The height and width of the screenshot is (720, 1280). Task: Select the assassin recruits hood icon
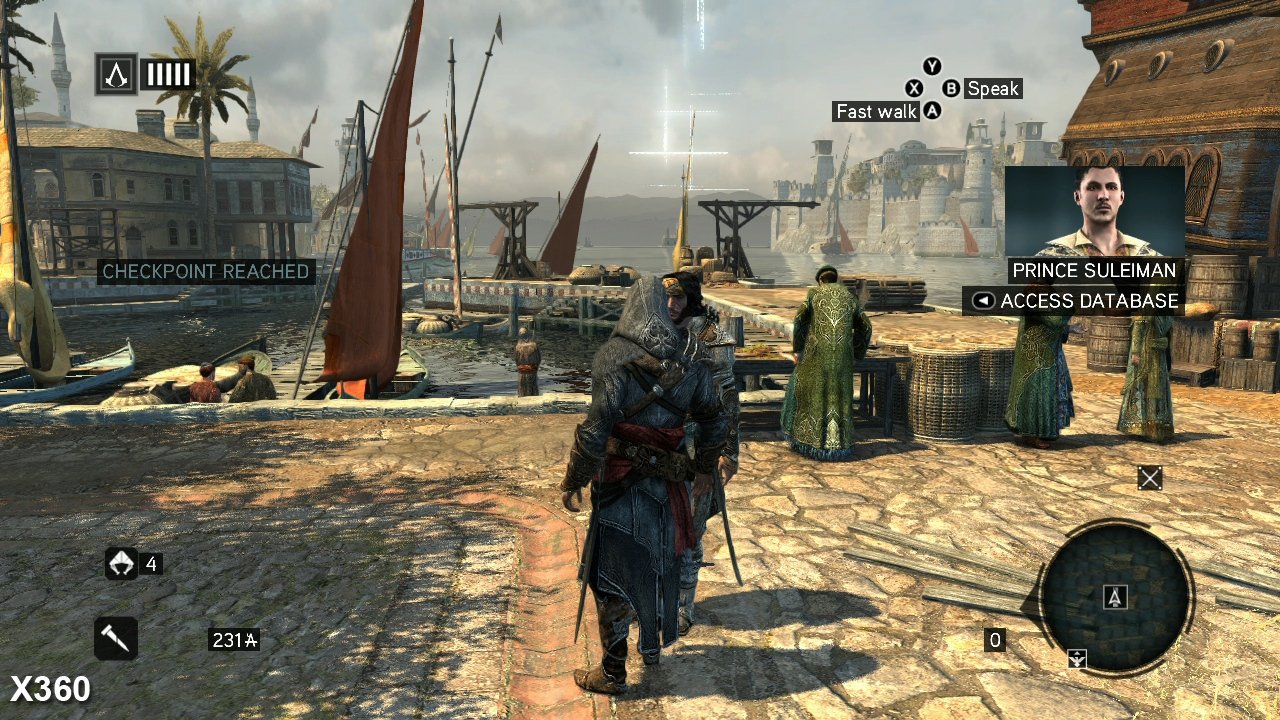click(121, 564)
